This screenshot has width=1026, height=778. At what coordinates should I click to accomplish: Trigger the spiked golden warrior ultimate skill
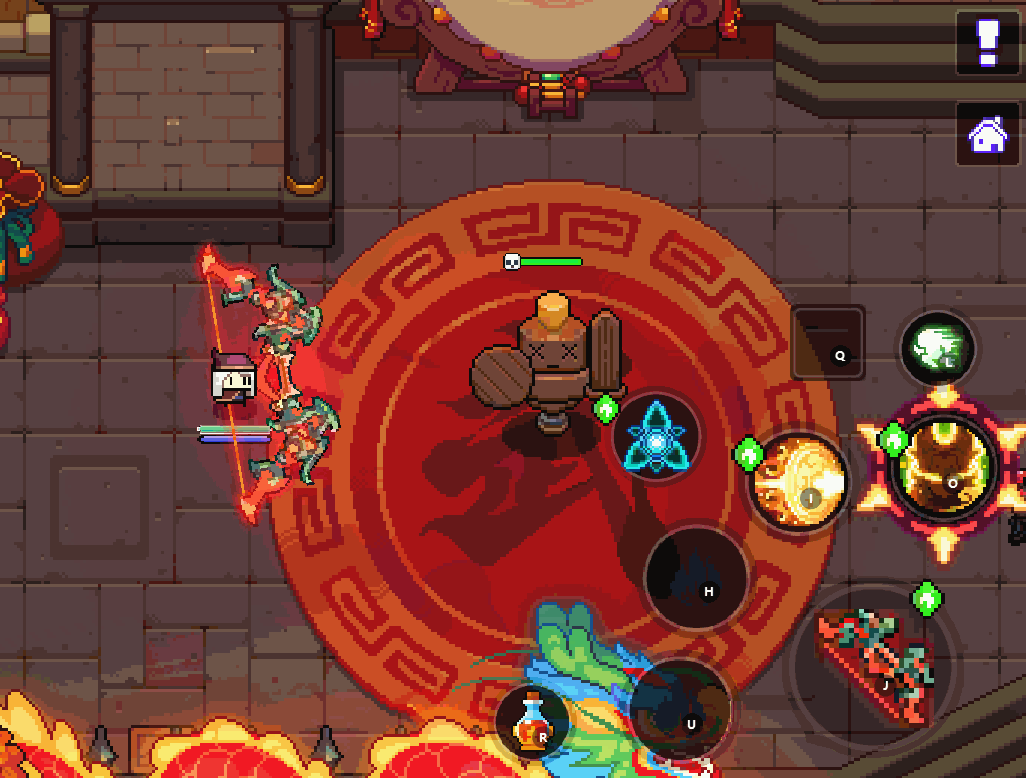944,473
